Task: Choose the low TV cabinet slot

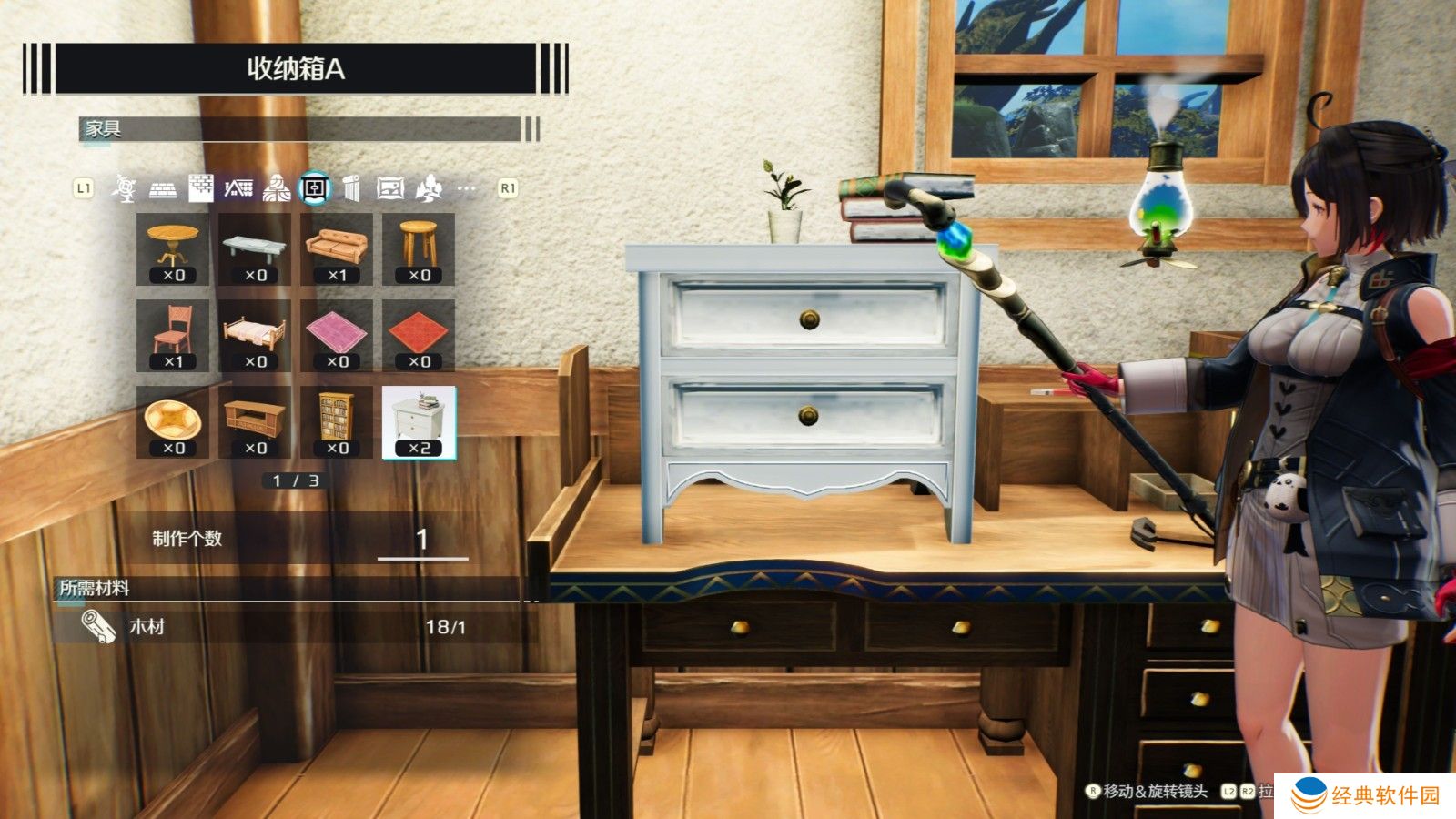Action: coord(255,421)
